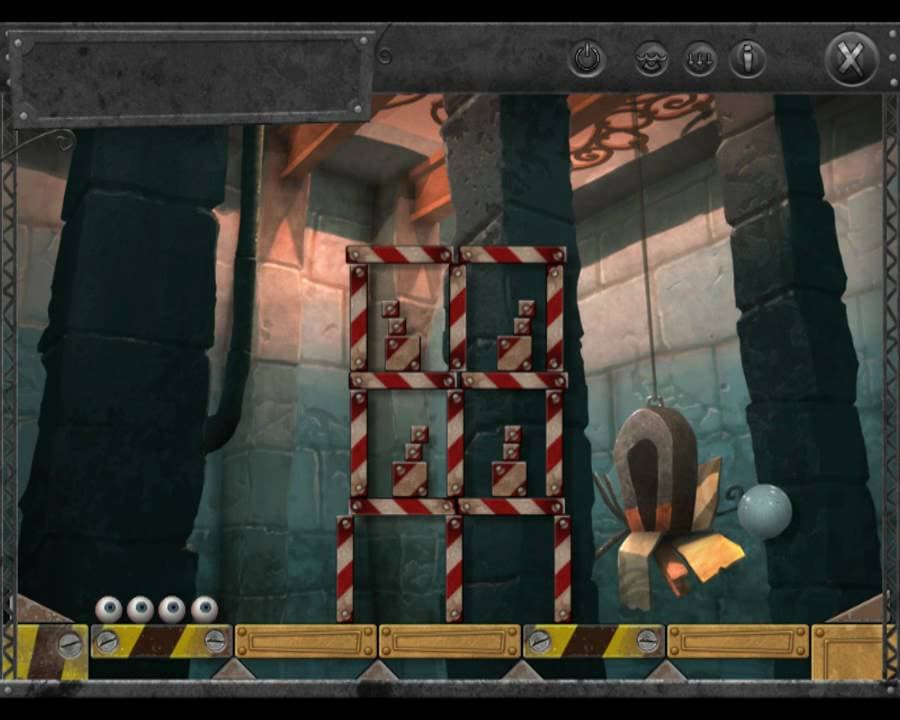This screenshot has width=900, height=720.
Task: Click the power symbol button
Action: pos(587,59)
